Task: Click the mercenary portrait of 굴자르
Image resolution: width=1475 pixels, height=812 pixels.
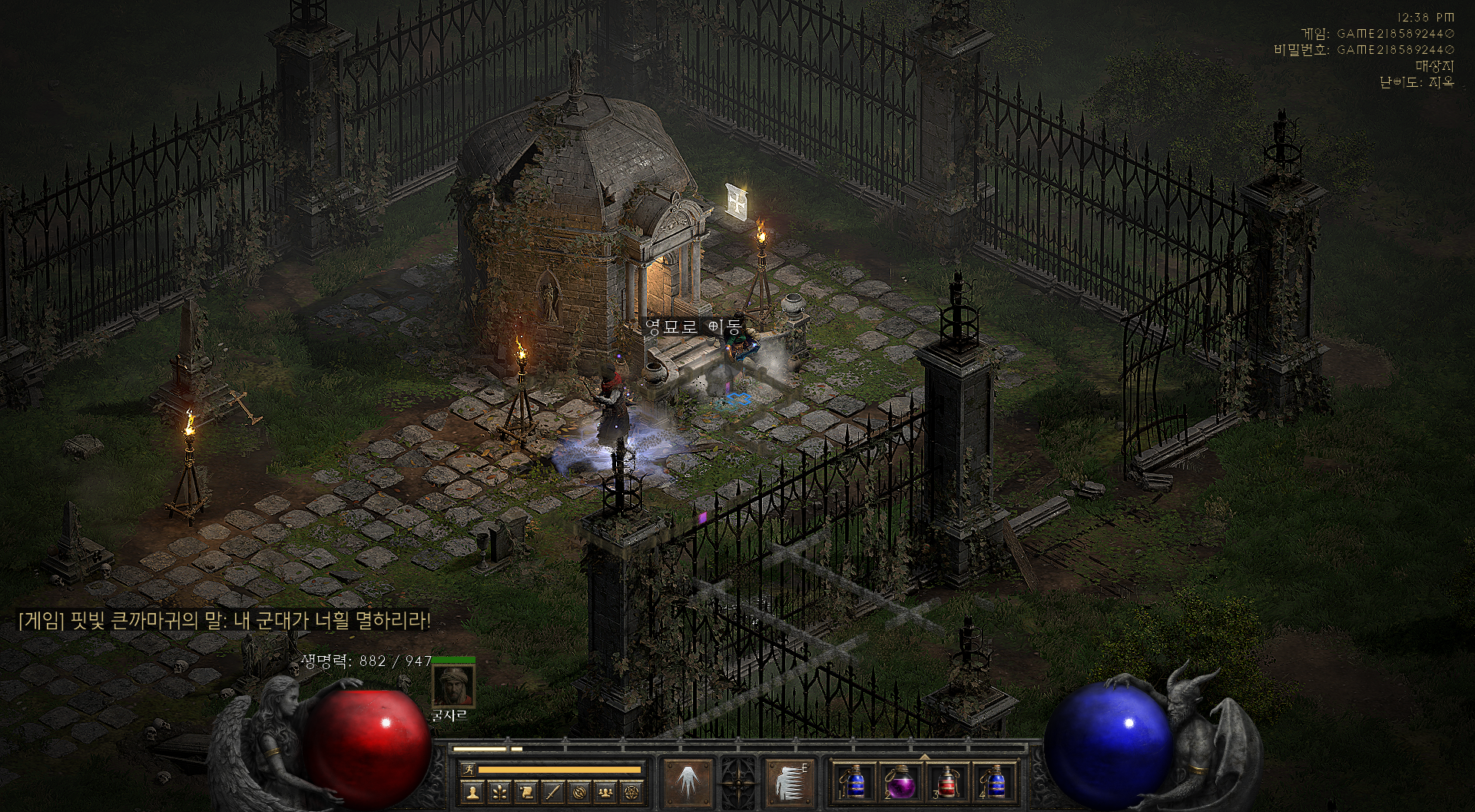Action: click(x=452, y=685)
